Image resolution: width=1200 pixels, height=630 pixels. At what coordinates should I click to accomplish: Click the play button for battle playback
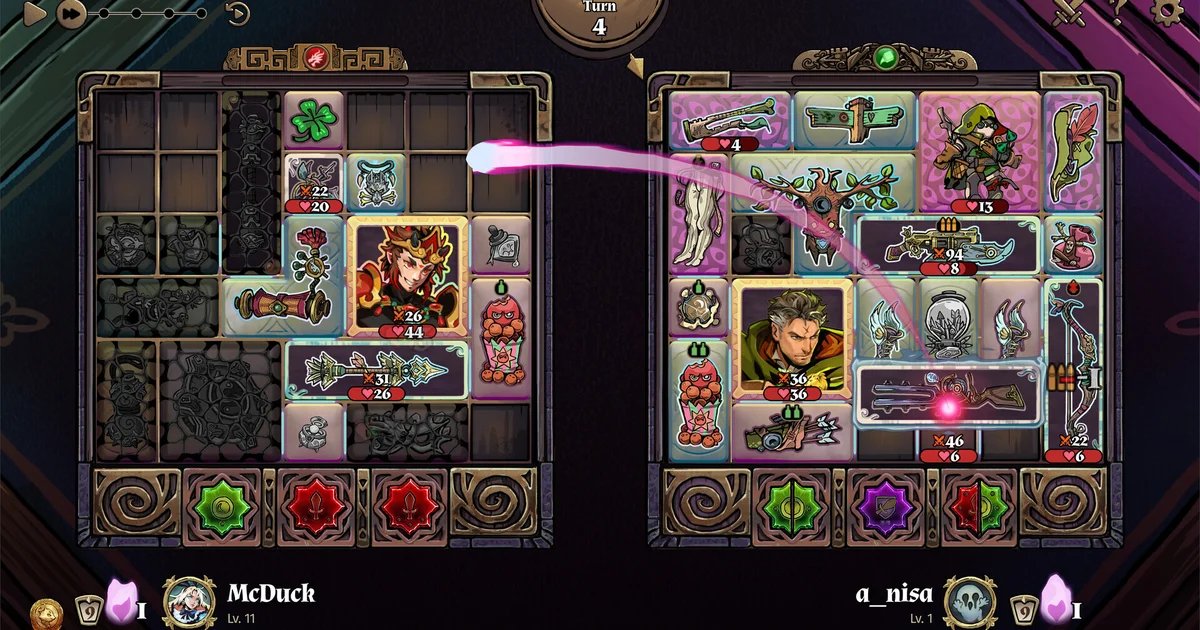(35, 13)
